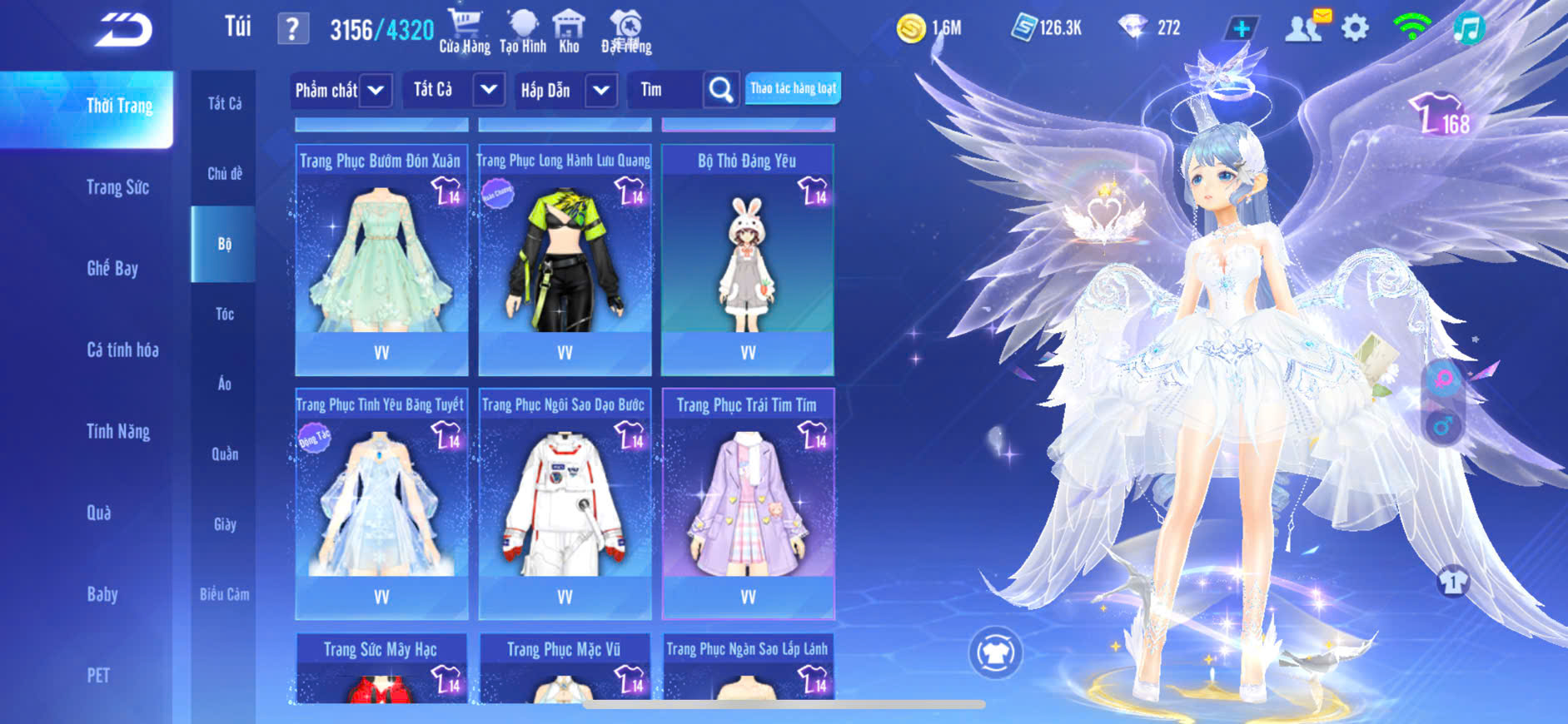Image resolution: width=1568 pixels, height=724 pixels.
Task: Open Cửa Hàng shop
Action: point(465,32)
